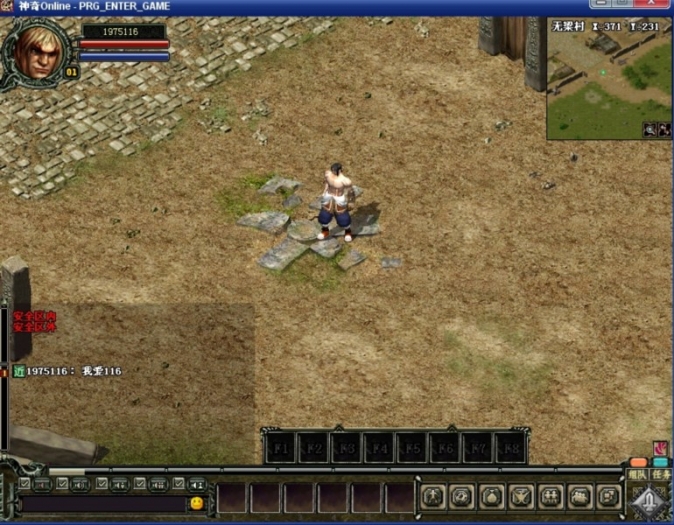Close the game window
Viewport: 674px width, 525px height.
[x=651, y=6]
